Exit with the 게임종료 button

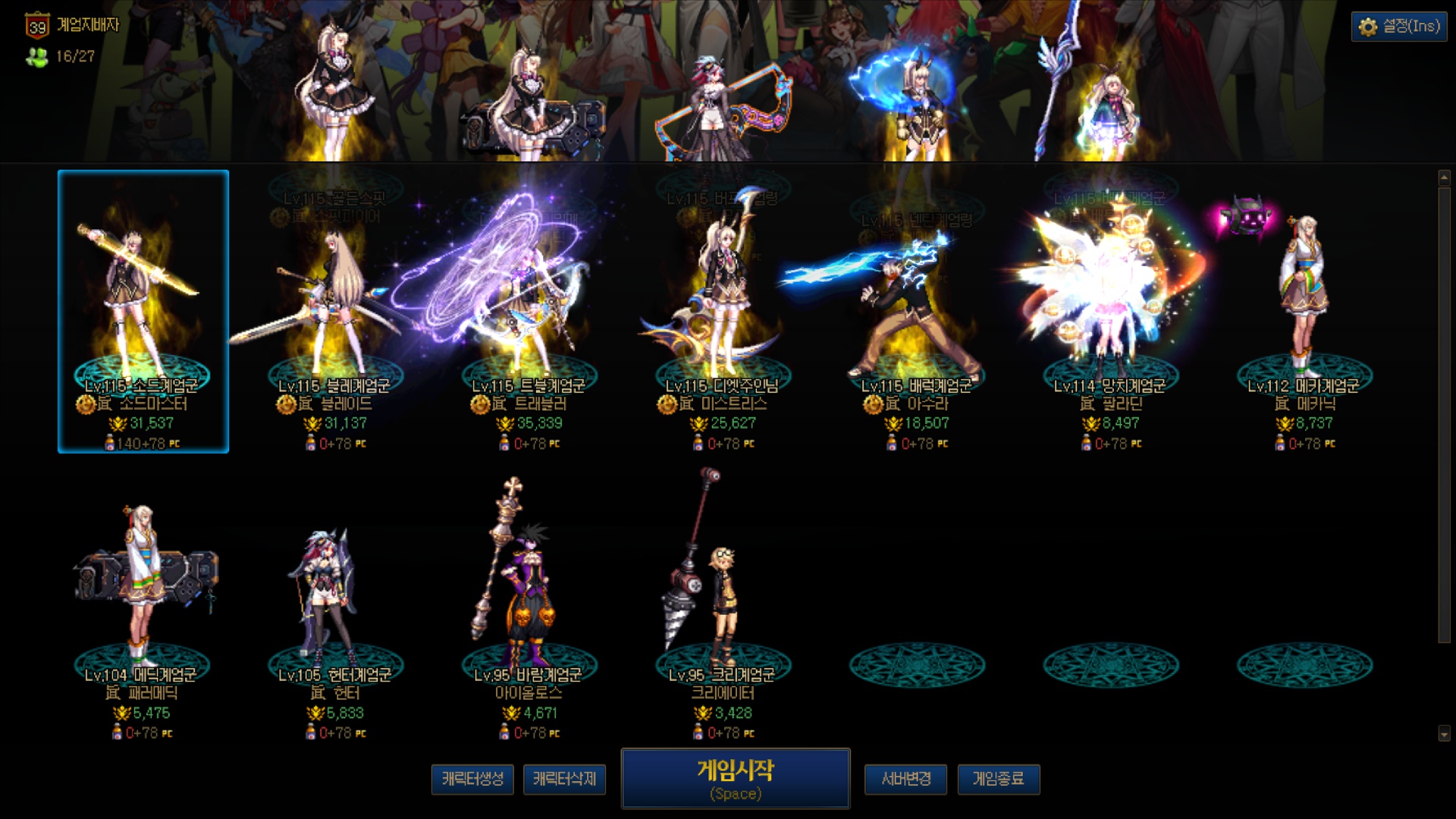coord(998,779)
